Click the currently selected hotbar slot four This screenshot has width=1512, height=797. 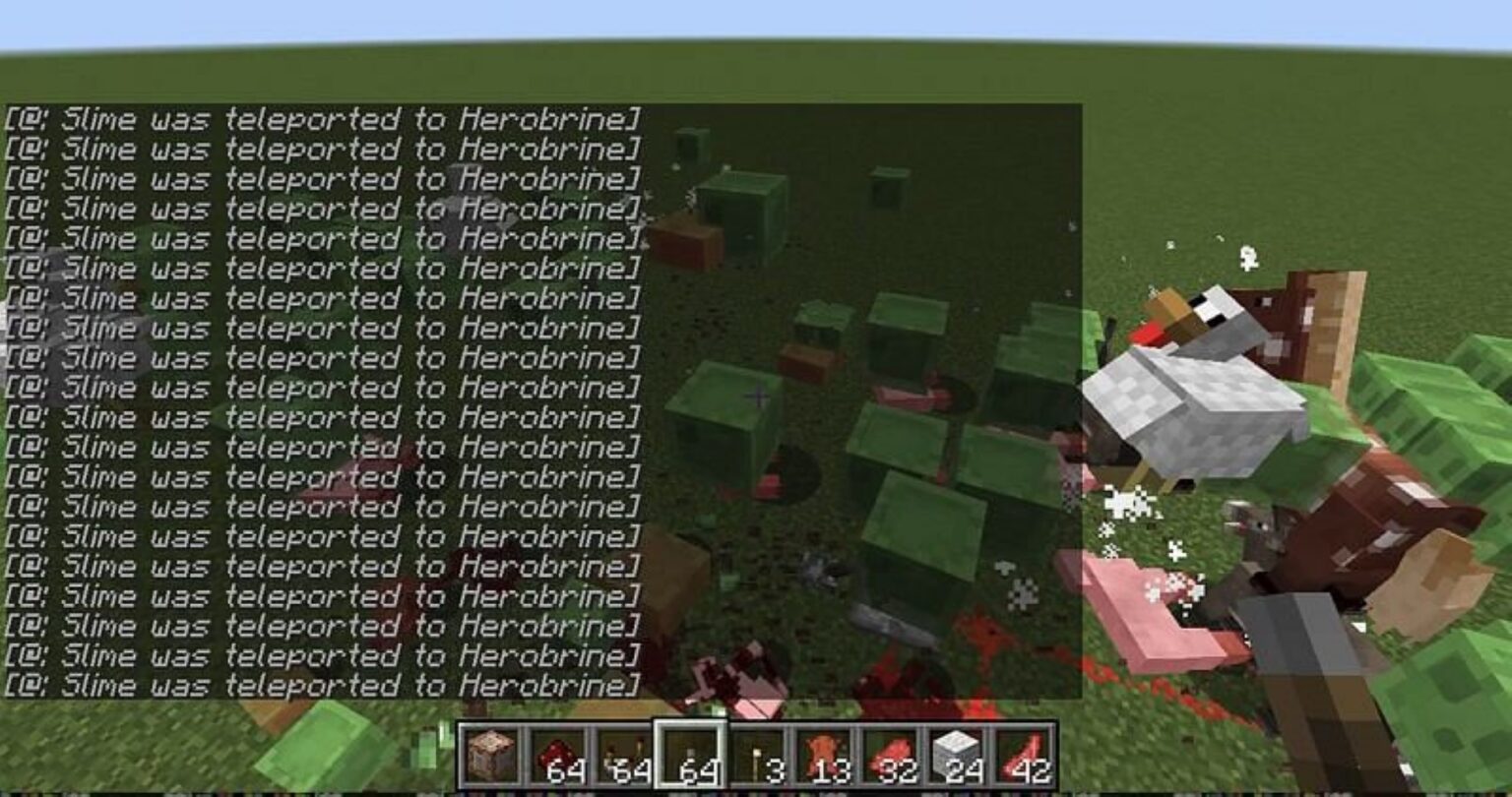click(x=689, y=753)
